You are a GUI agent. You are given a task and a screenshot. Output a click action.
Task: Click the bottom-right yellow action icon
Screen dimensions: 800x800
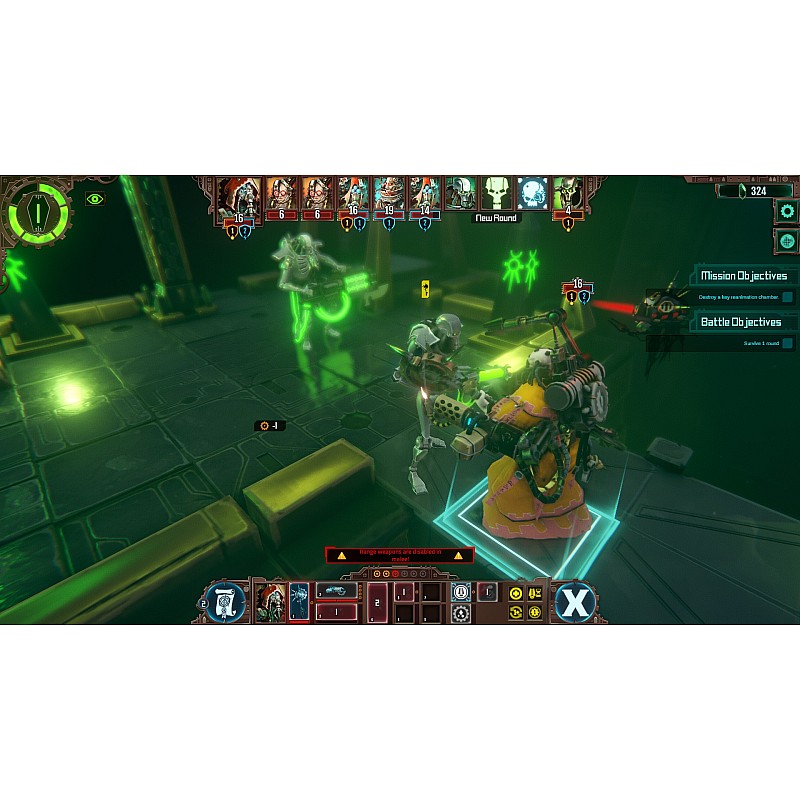[535, 612]
